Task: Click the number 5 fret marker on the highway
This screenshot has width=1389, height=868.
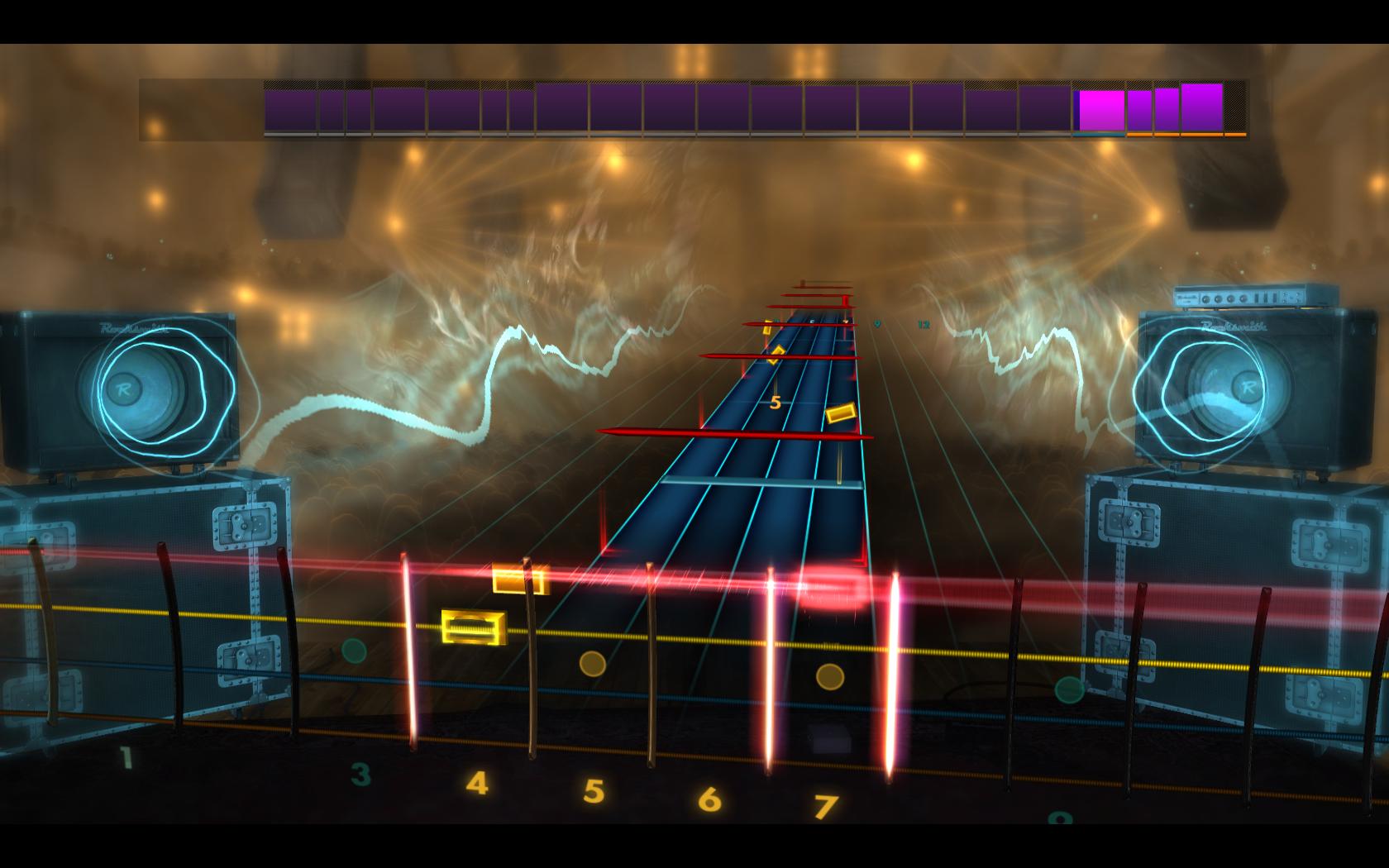Action: pos(776,403)
